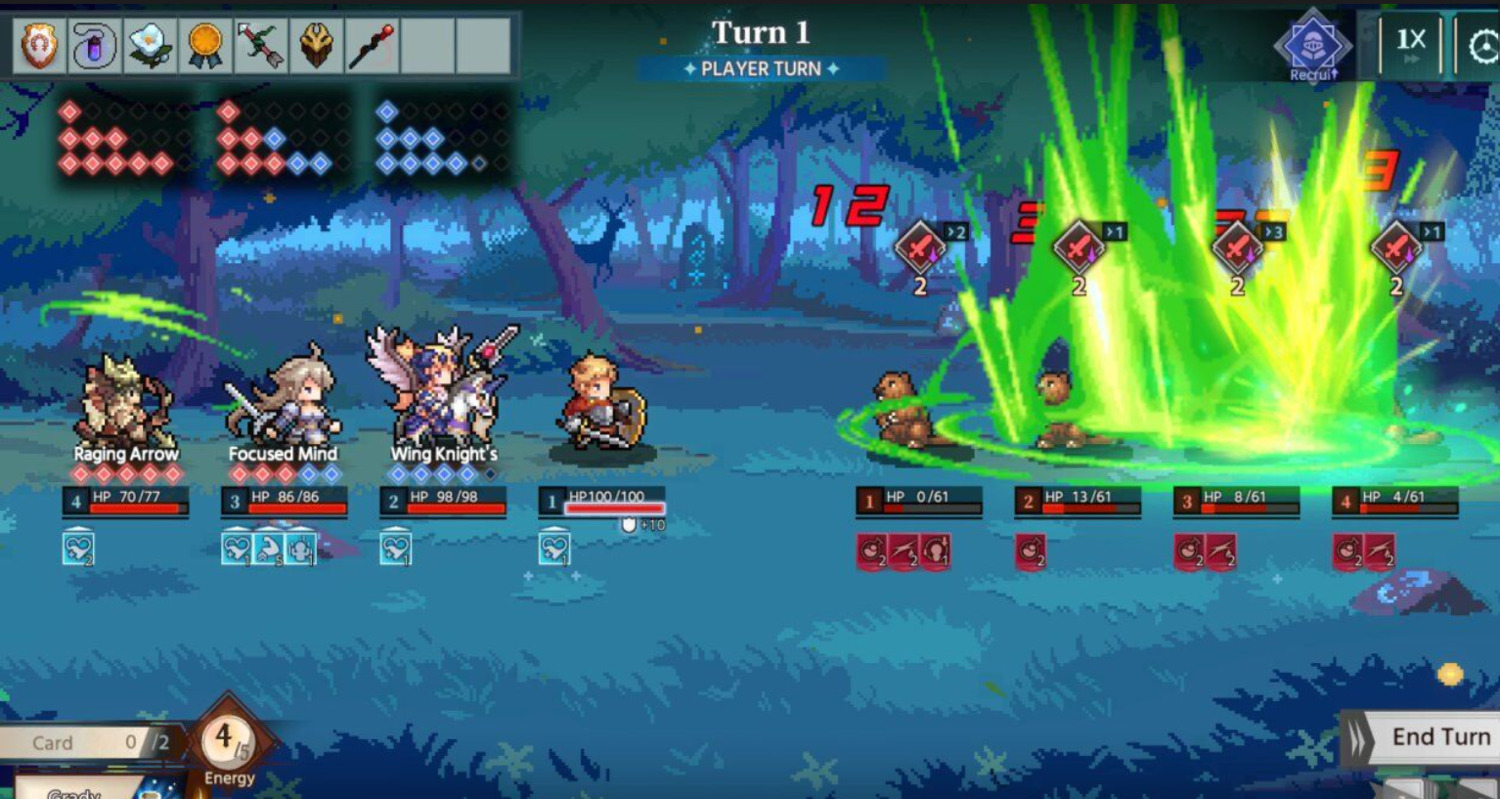Select the Wing Knight's unit
This screenshot has width=1500, height=799.
coord(442,390)
